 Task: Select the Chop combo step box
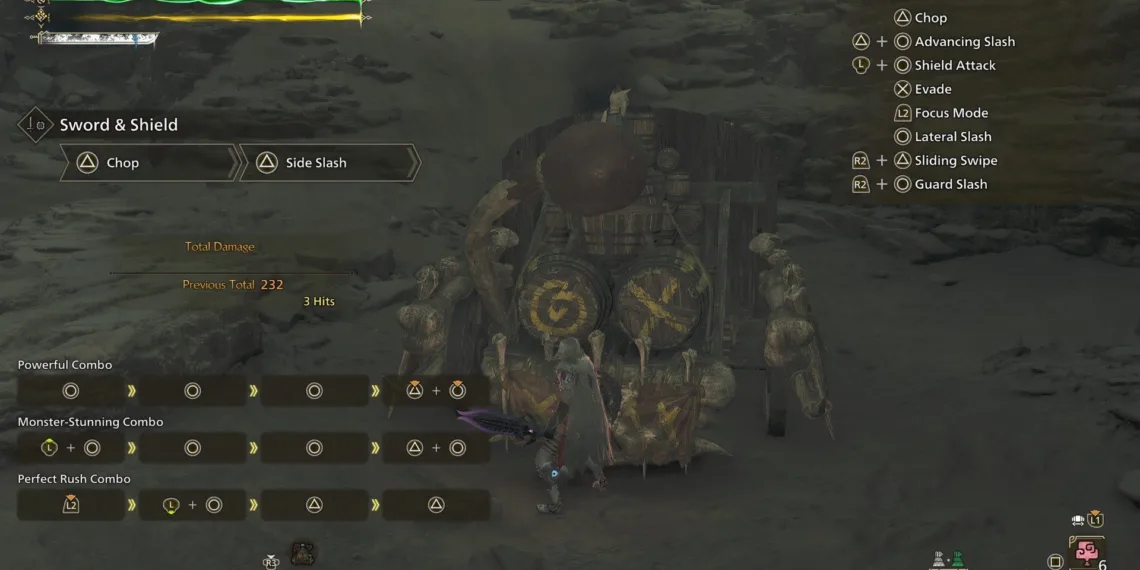(x=149, y=163)
